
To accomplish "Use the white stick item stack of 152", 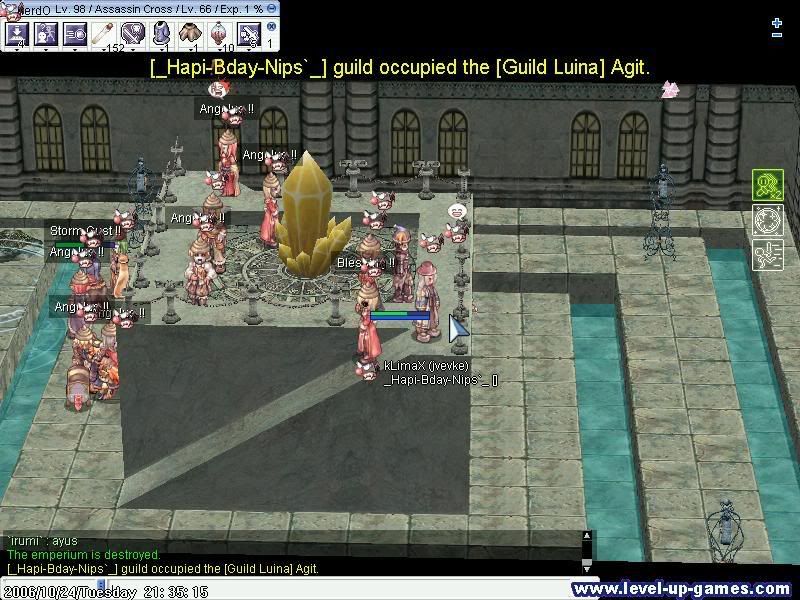I will coord(104,35).
